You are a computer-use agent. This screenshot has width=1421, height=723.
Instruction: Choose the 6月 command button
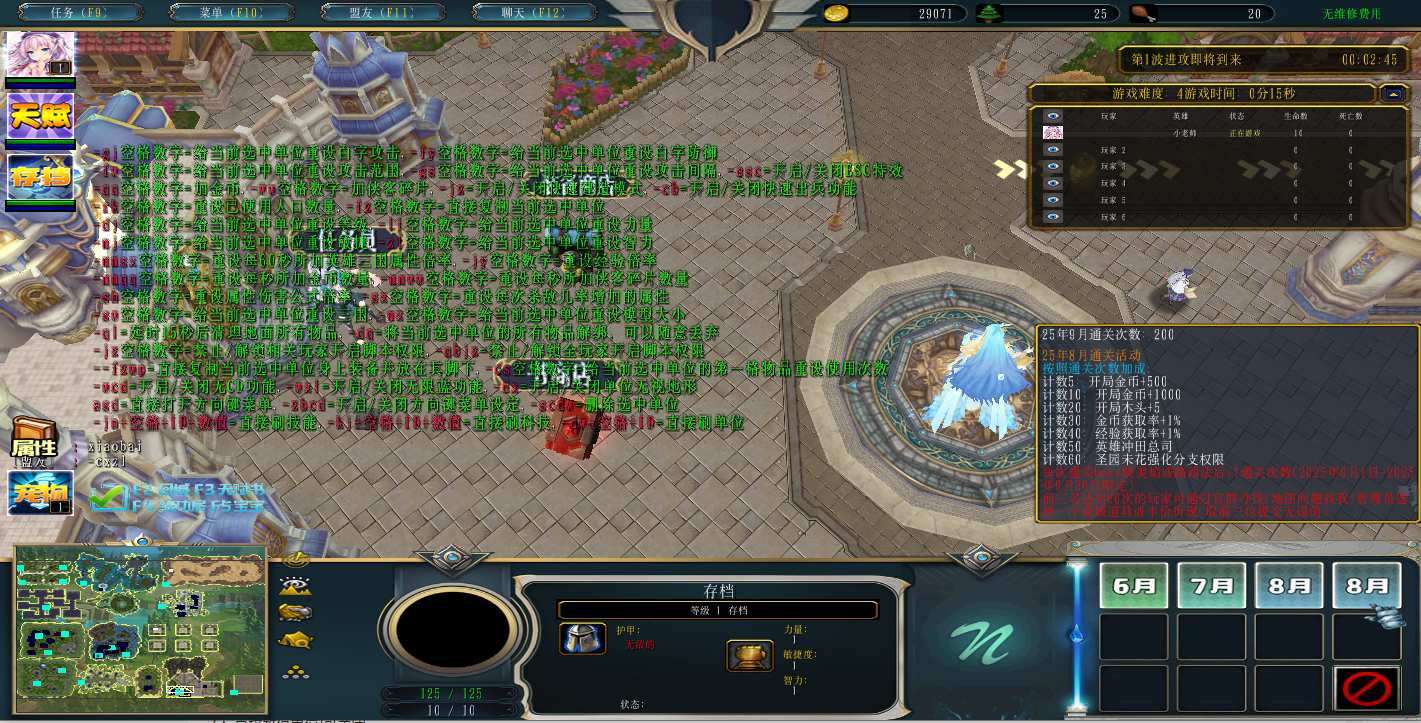pyautogui.click(x=1134, y=585)
